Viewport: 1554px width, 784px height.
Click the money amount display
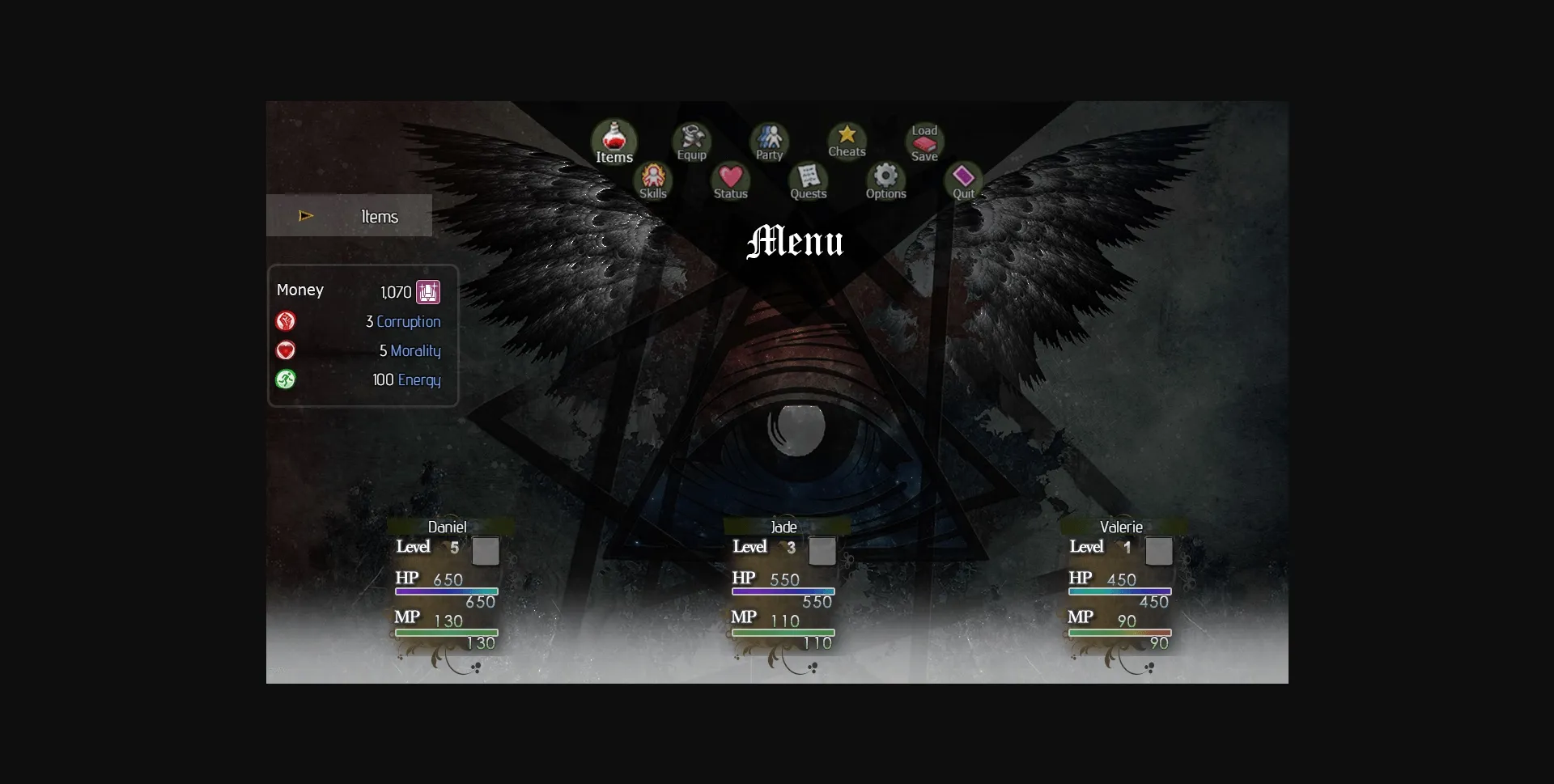coord(395,291)
